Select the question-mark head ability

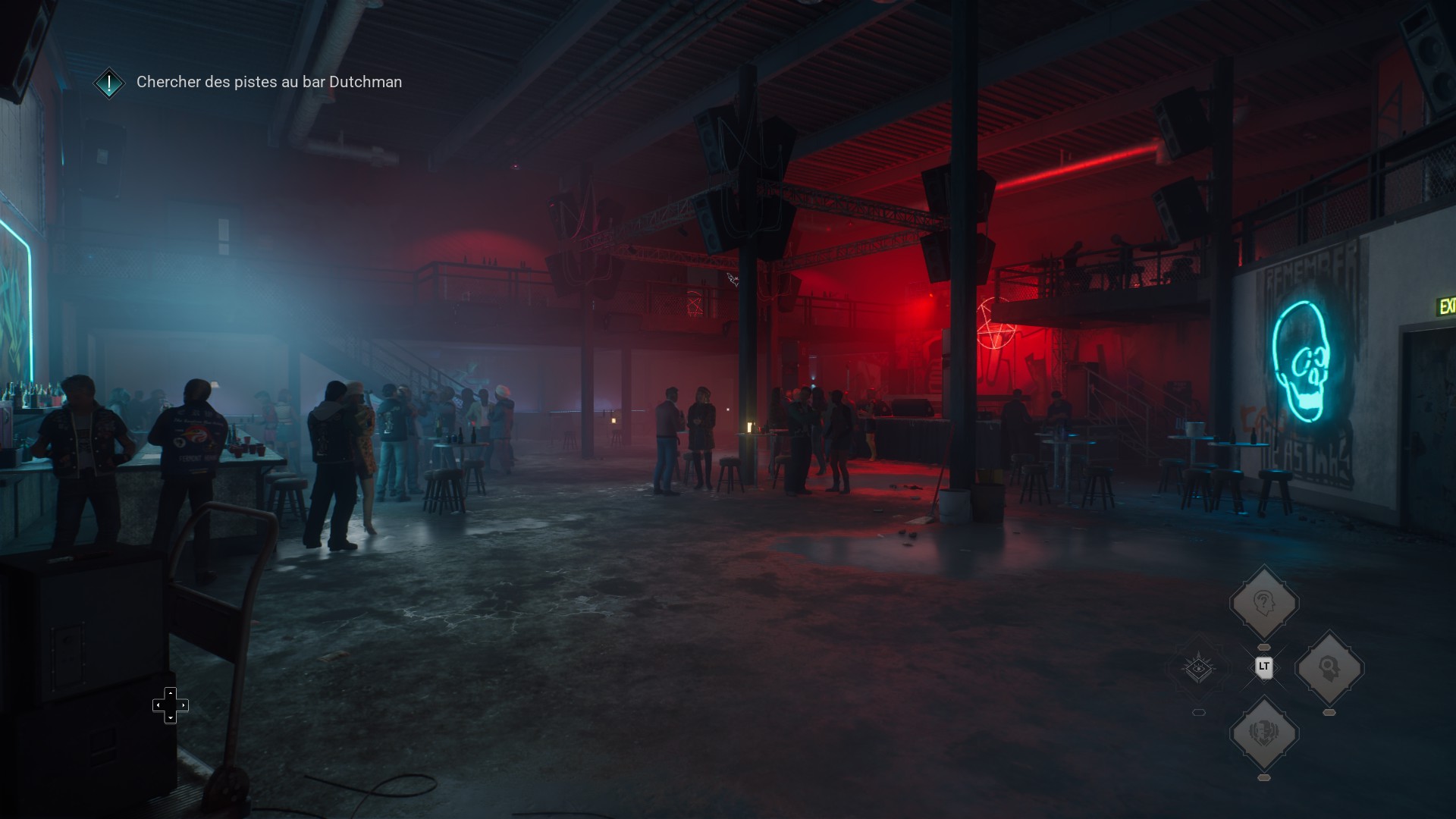click(1263, 604)
